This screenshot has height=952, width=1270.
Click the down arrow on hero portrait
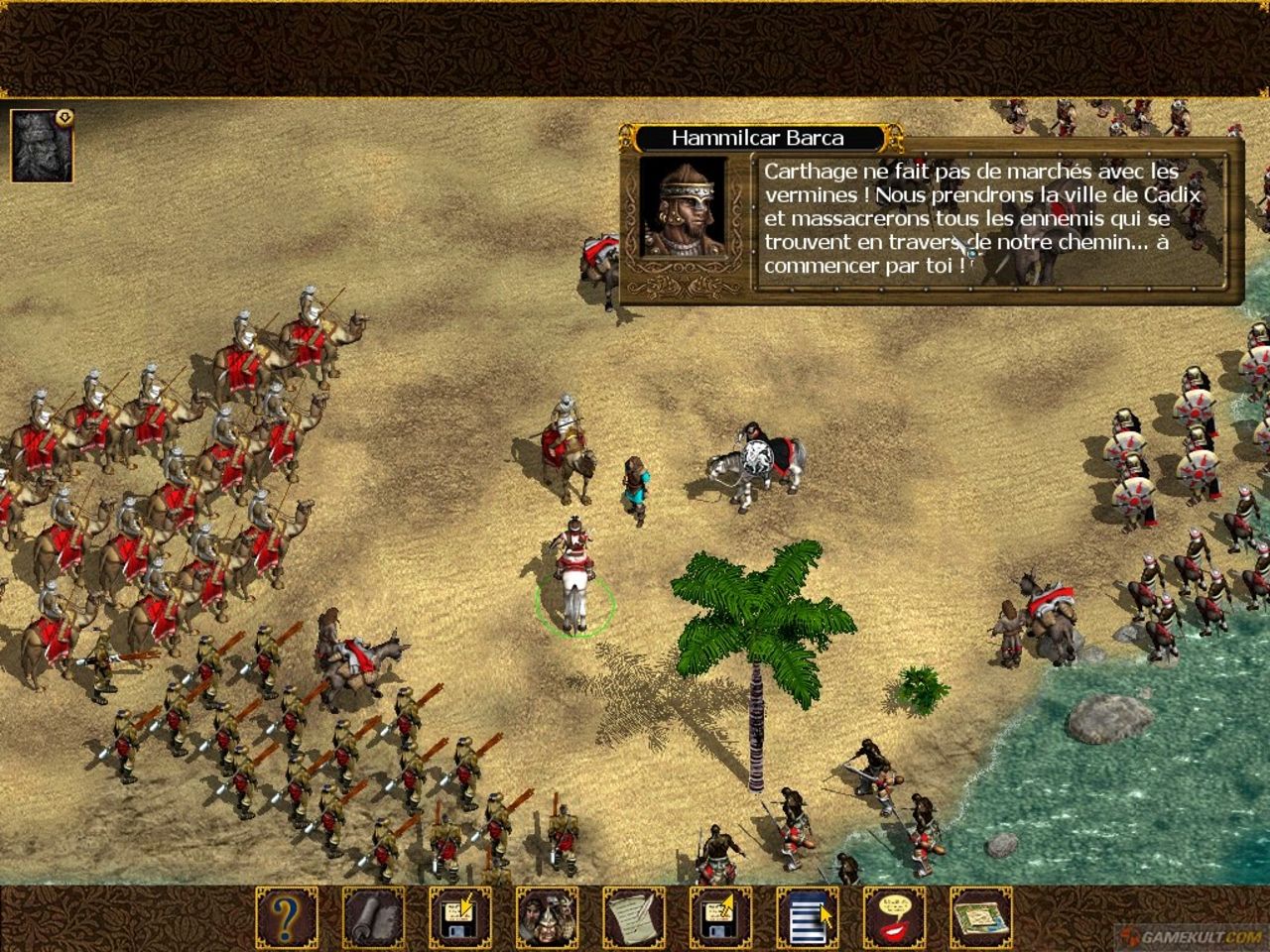[65, 116]
